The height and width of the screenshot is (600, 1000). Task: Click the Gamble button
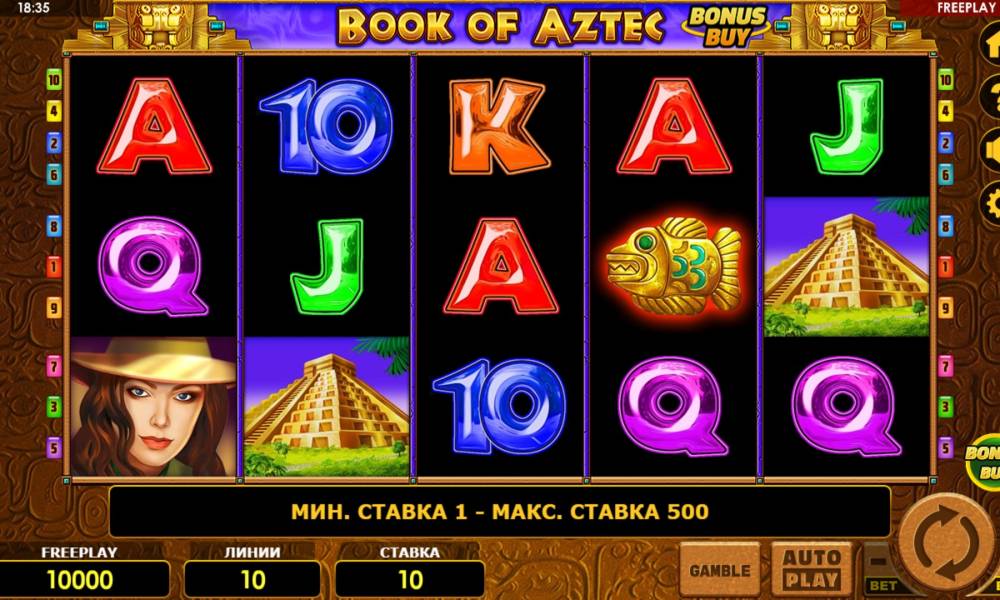tap(719, 571)
